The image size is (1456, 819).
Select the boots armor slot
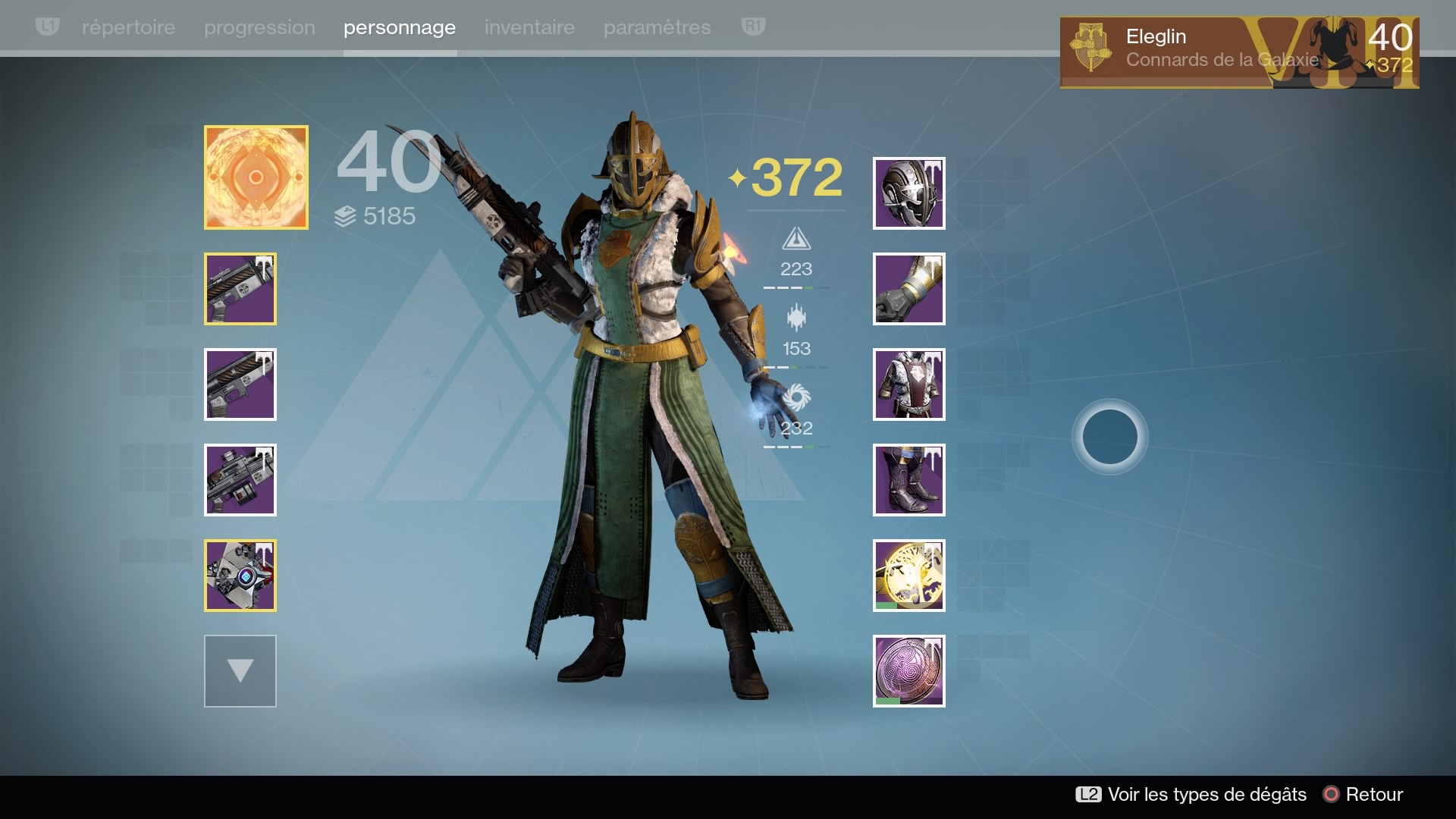pyautogui.click(x=908, y=480)
